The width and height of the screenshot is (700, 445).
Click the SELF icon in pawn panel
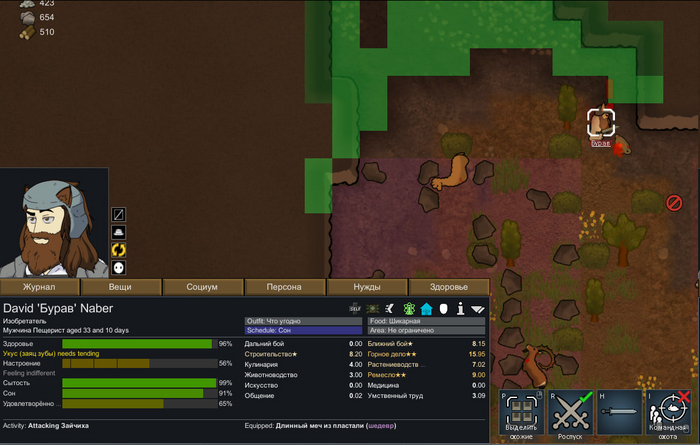tap(355, 308)
